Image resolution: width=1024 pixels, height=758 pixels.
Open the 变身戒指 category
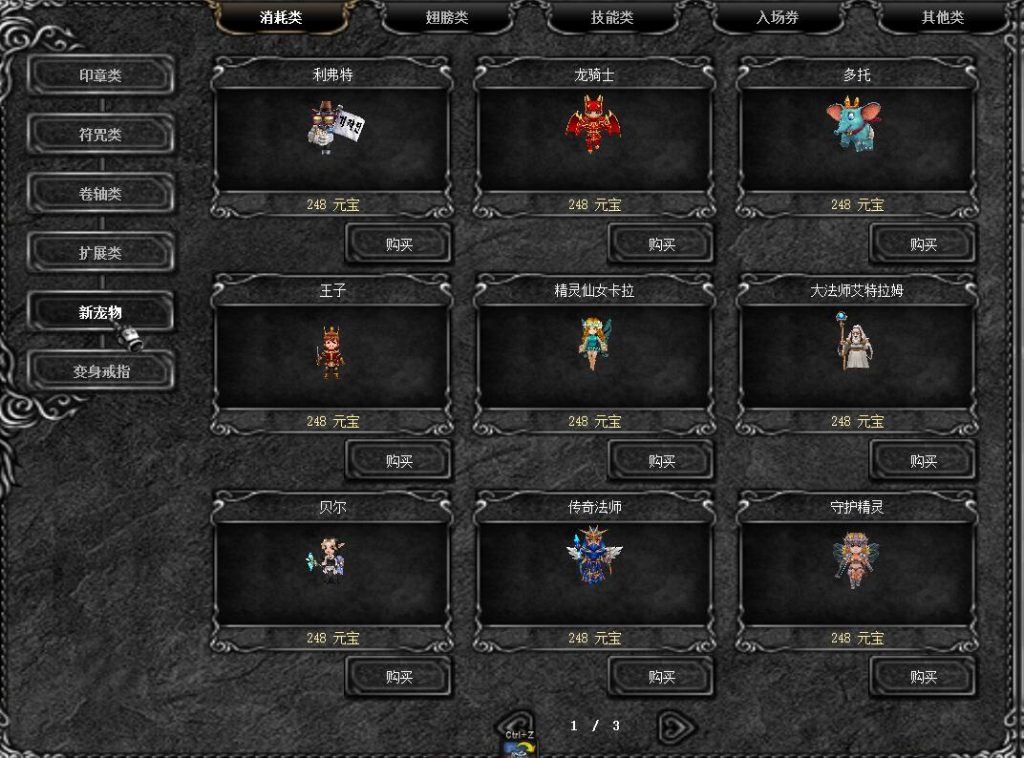(100, 371)
